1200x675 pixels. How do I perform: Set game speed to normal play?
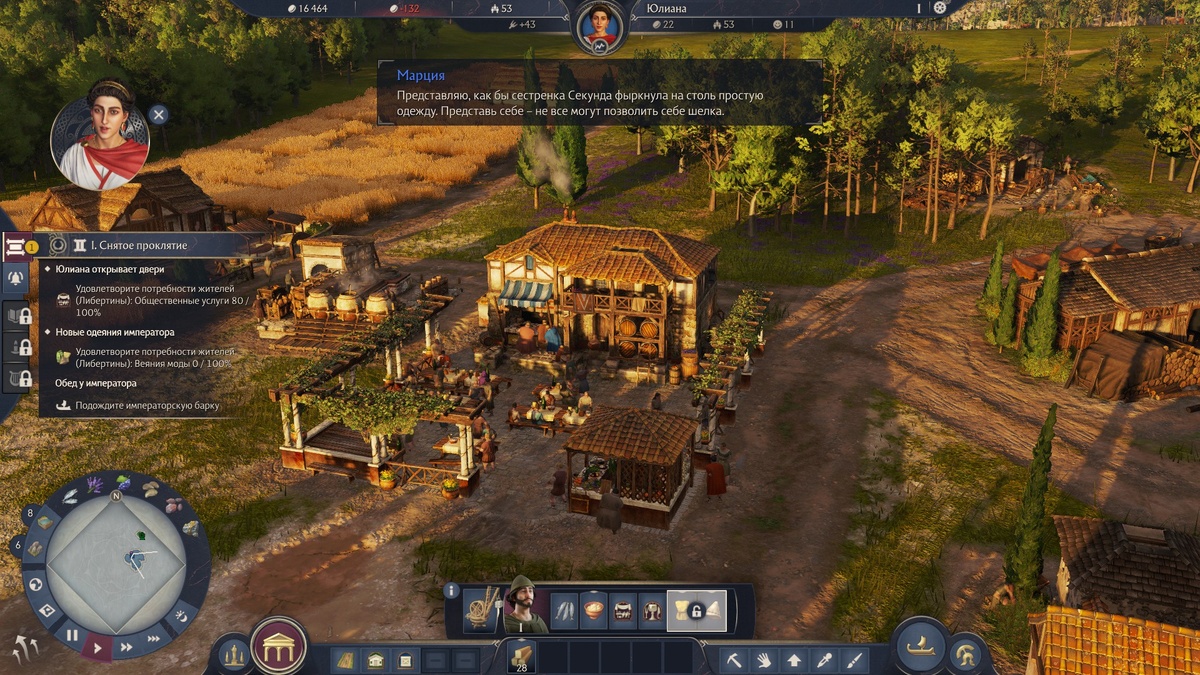tap(98, 648)
